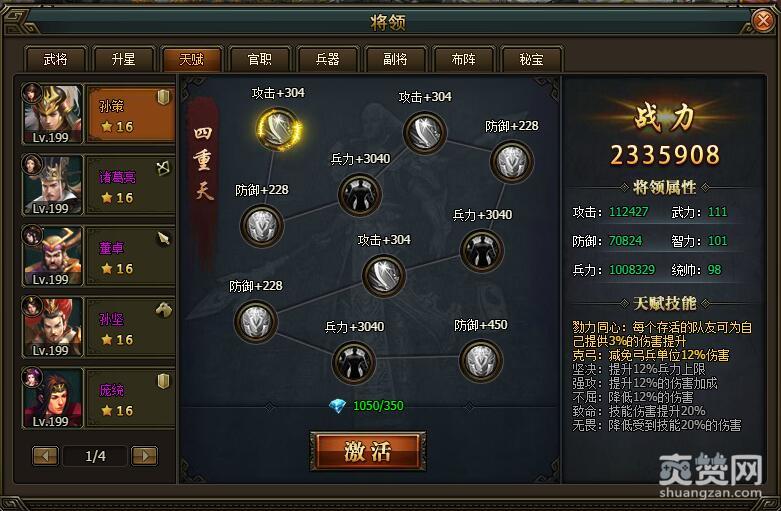Click the 激活 activate button
This screenshot has height=511, width=781.
(x=367, y=451)
